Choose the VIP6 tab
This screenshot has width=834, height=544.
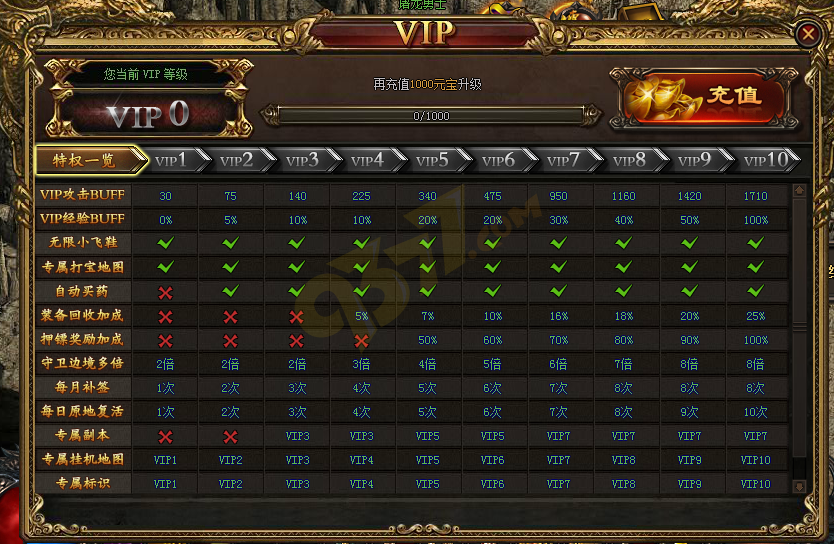click(x=498, y=160)
